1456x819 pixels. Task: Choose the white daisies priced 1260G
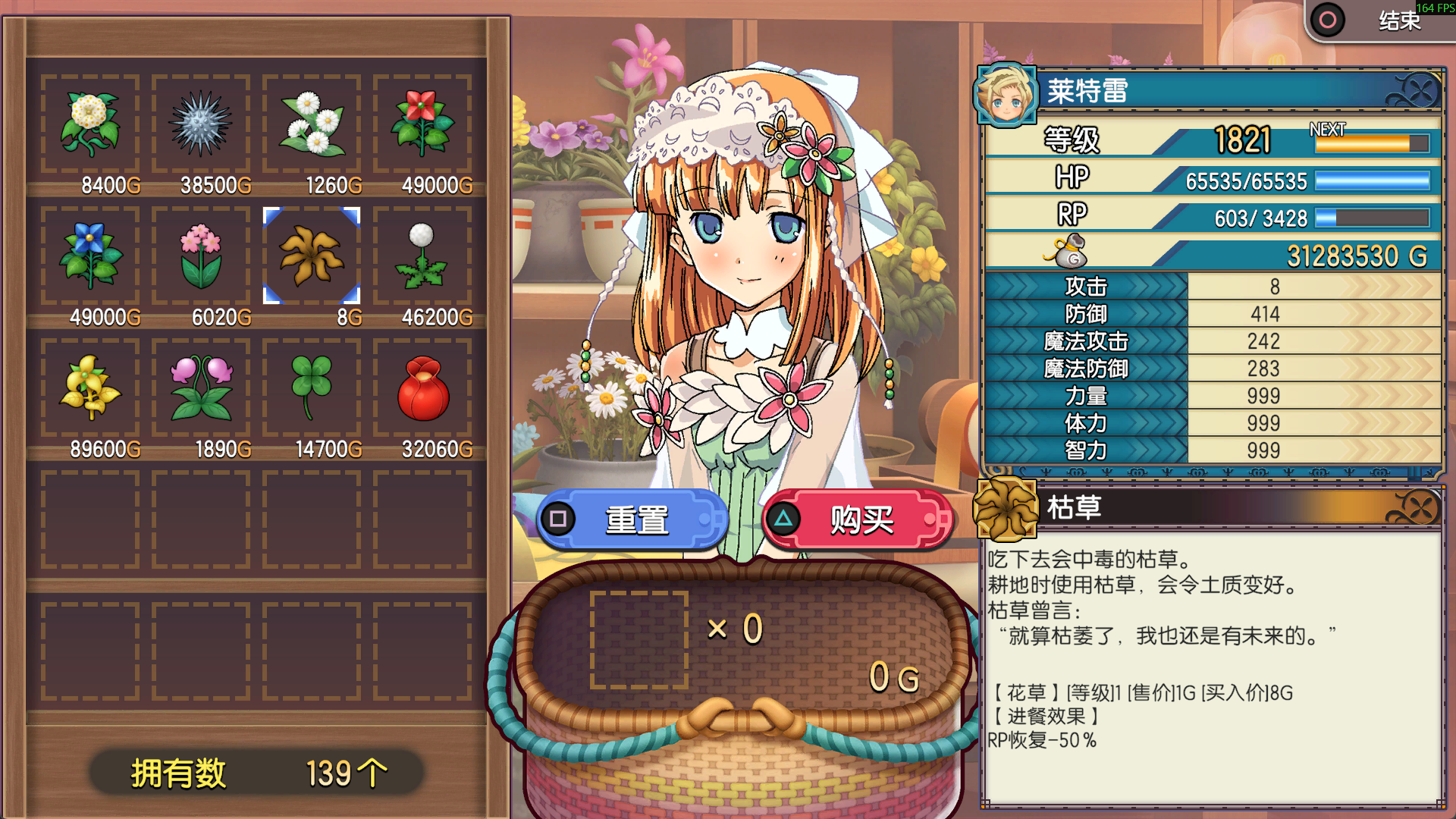coord(312,124)
